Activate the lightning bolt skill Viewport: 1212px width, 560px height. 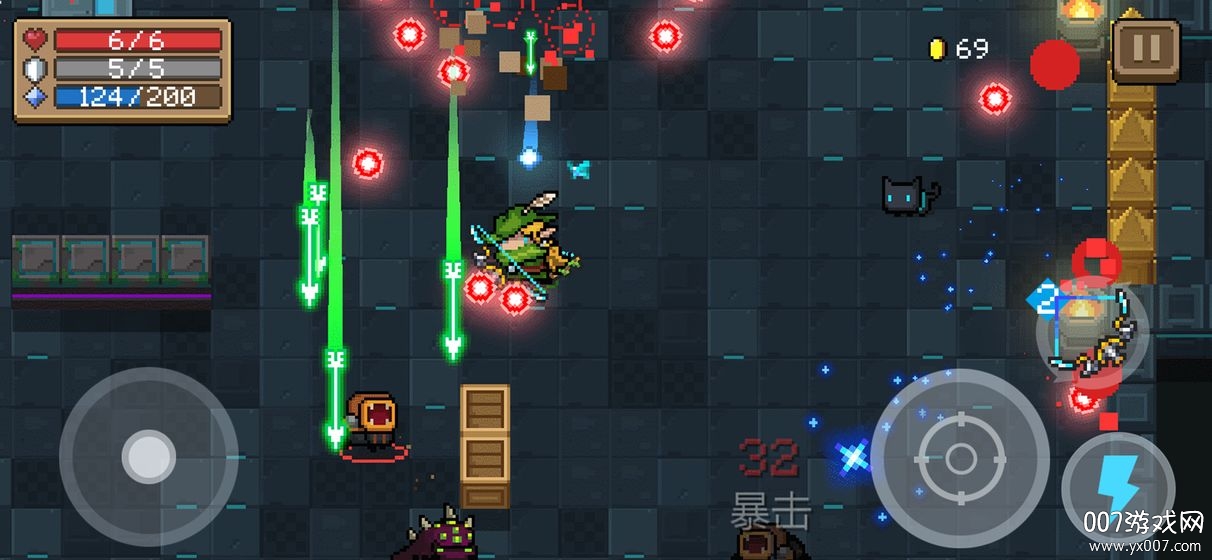pyautogui.click(x=1116, y=489)
